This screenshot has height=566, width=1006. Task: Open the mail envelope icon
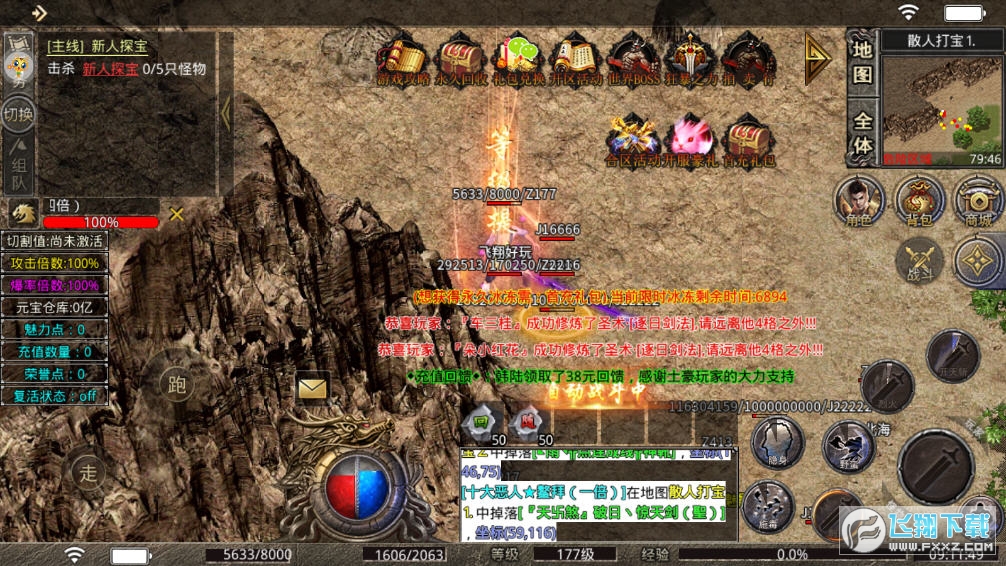point(314,386)
